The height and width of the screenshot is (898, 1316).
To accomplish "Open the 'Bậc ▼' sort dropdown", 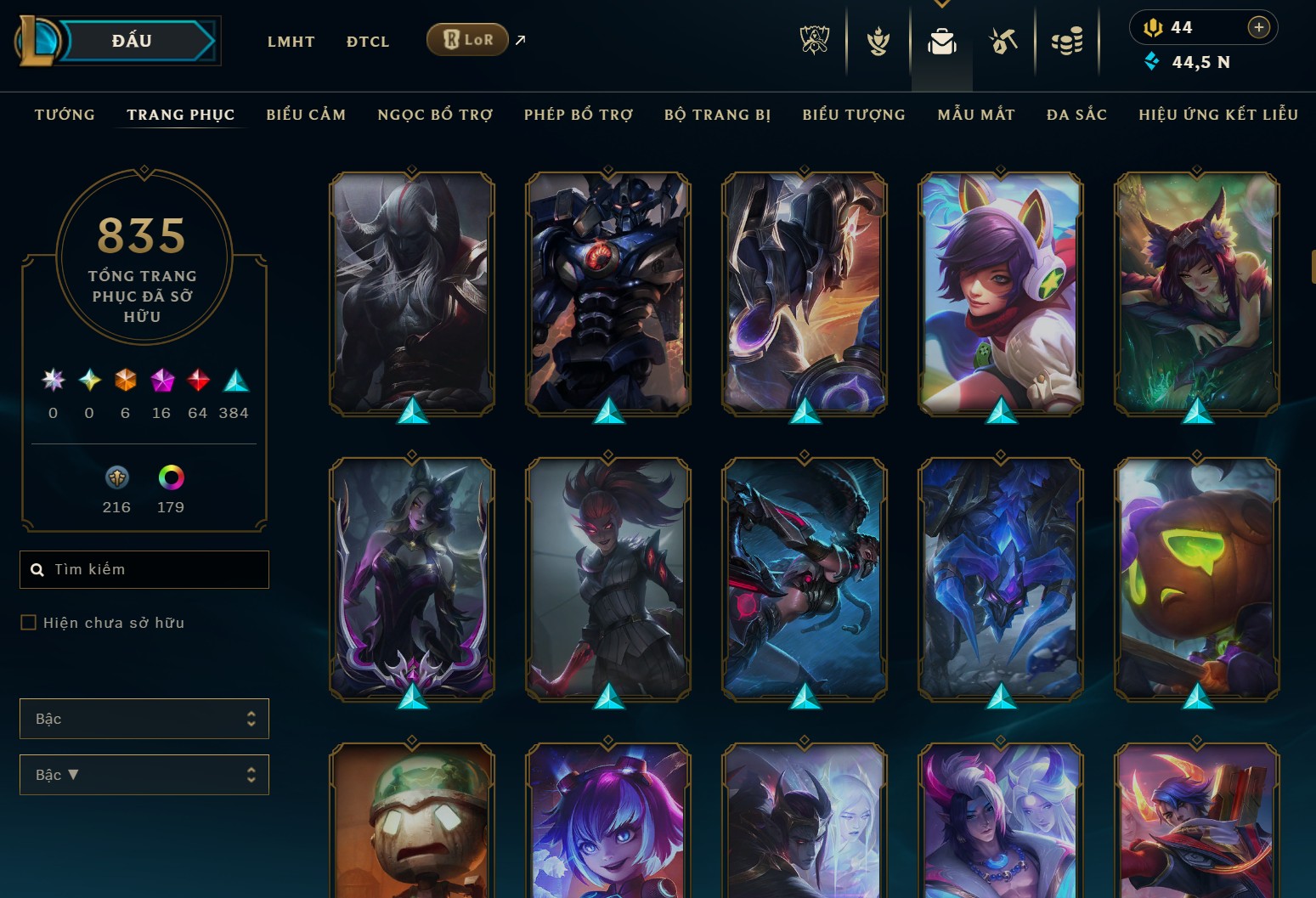I will 144,774.
